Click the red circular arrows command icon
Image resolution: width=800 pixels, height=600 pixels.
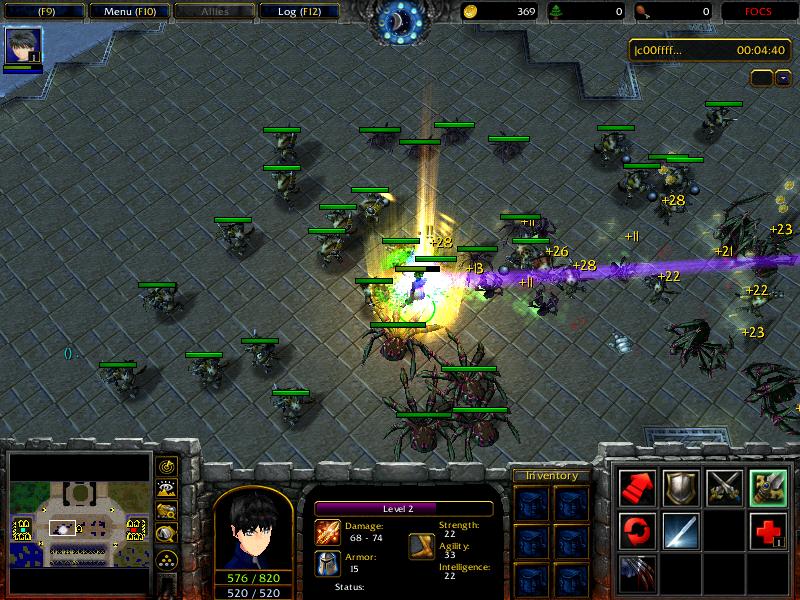coord(638,529)
